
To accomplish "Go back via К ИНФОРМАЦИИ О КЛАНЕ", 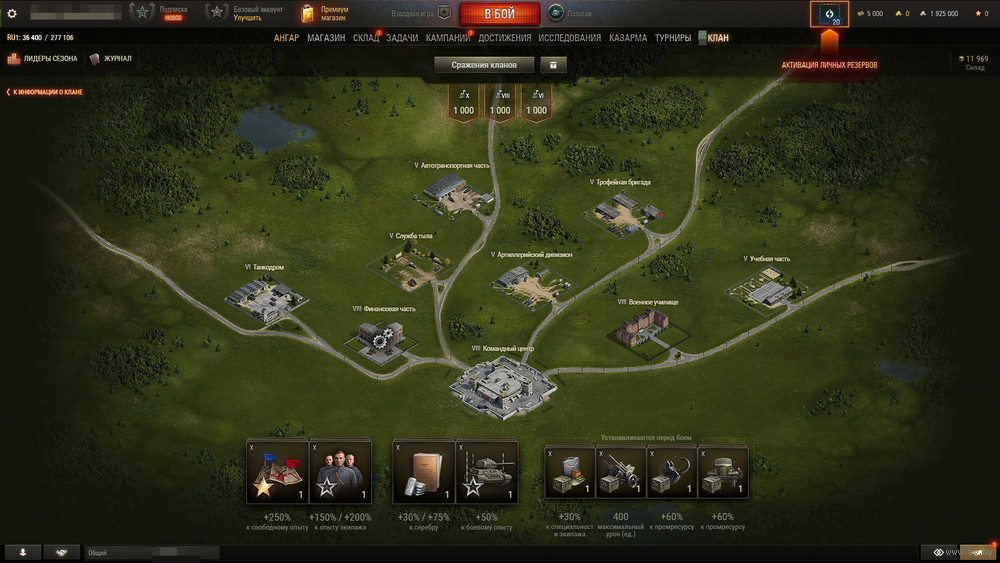I will (x=45, y=92).
